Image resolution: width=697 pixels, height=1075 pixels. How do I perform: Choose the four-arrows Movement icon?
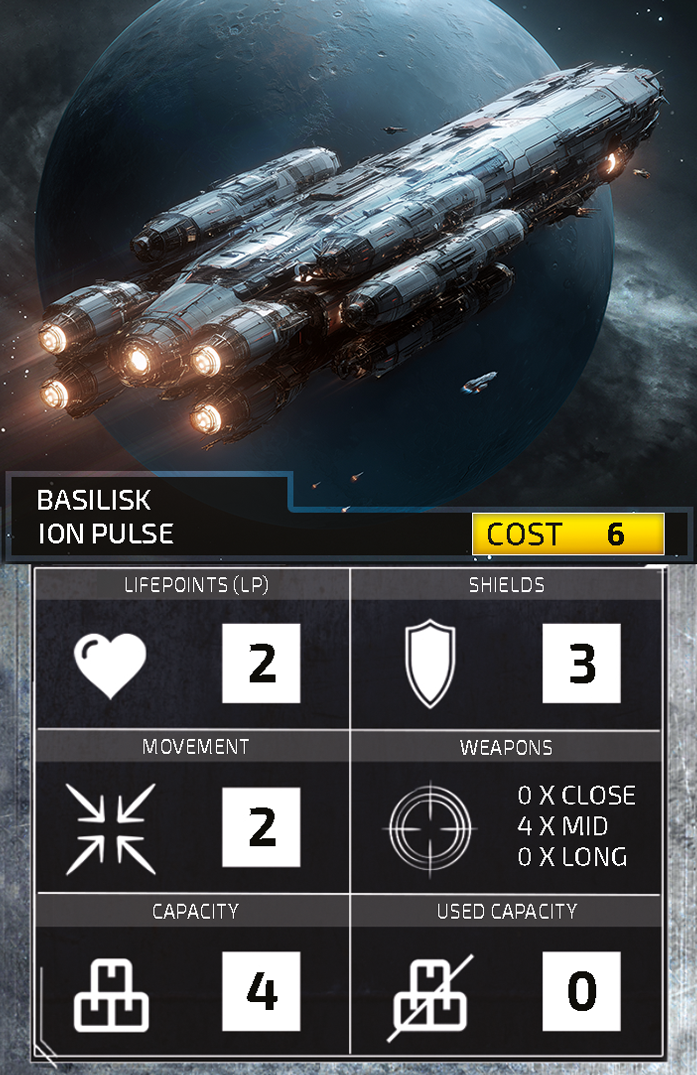pyautogui.click(x=110, y=829)
